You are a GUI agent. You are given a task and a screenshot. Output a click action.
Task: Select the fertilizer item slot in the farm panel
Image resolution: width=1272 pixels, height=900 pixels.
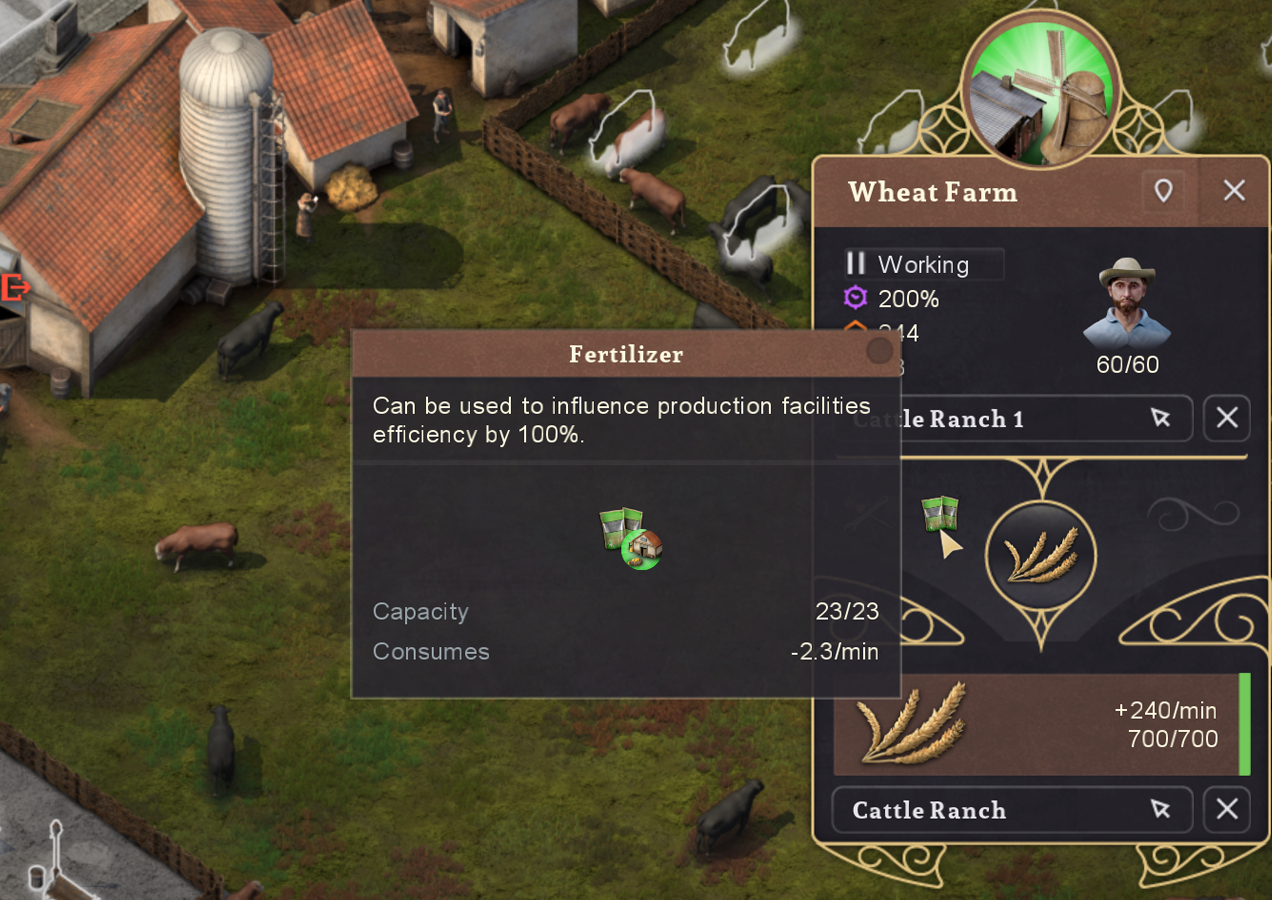[x=939, y=514]
